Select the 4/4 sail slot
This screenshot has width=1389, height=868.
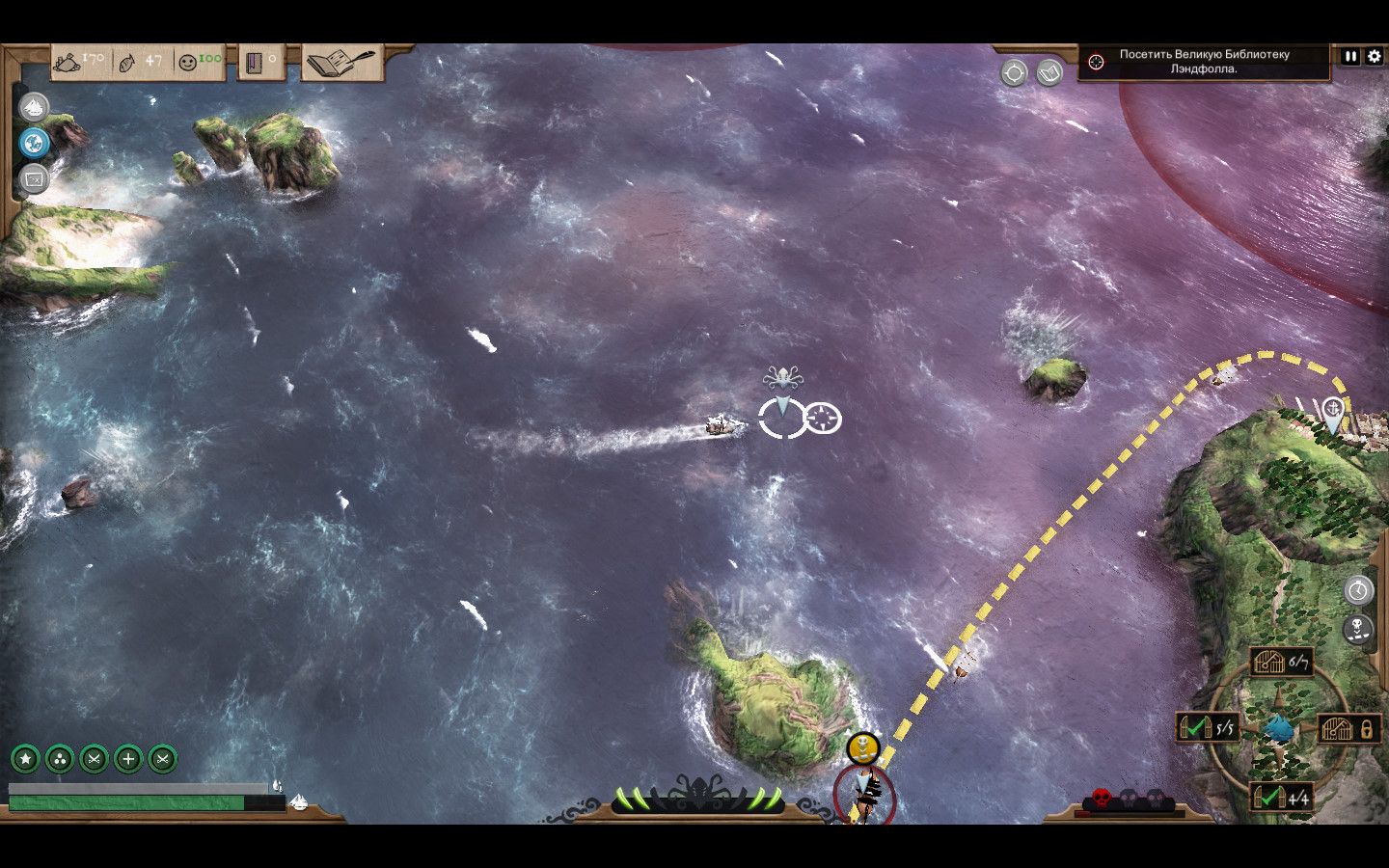pyautogui.click(x=1282, y=797)
